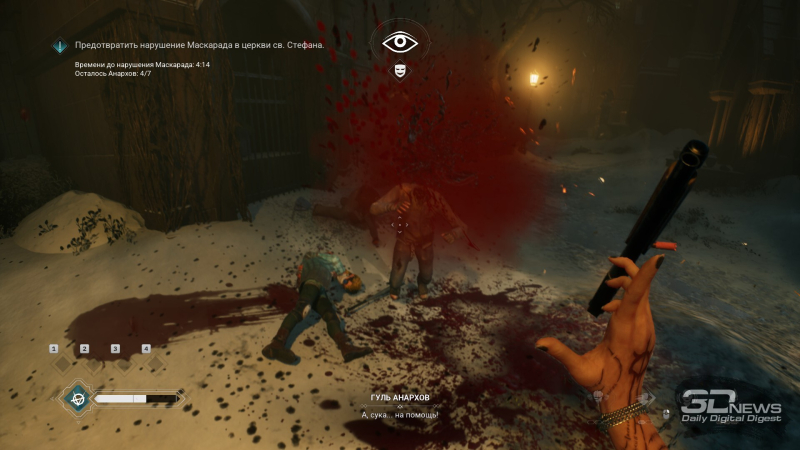Activate the teal clan ability emblem
Screen dimensions: 800x450
pos(75,397)
